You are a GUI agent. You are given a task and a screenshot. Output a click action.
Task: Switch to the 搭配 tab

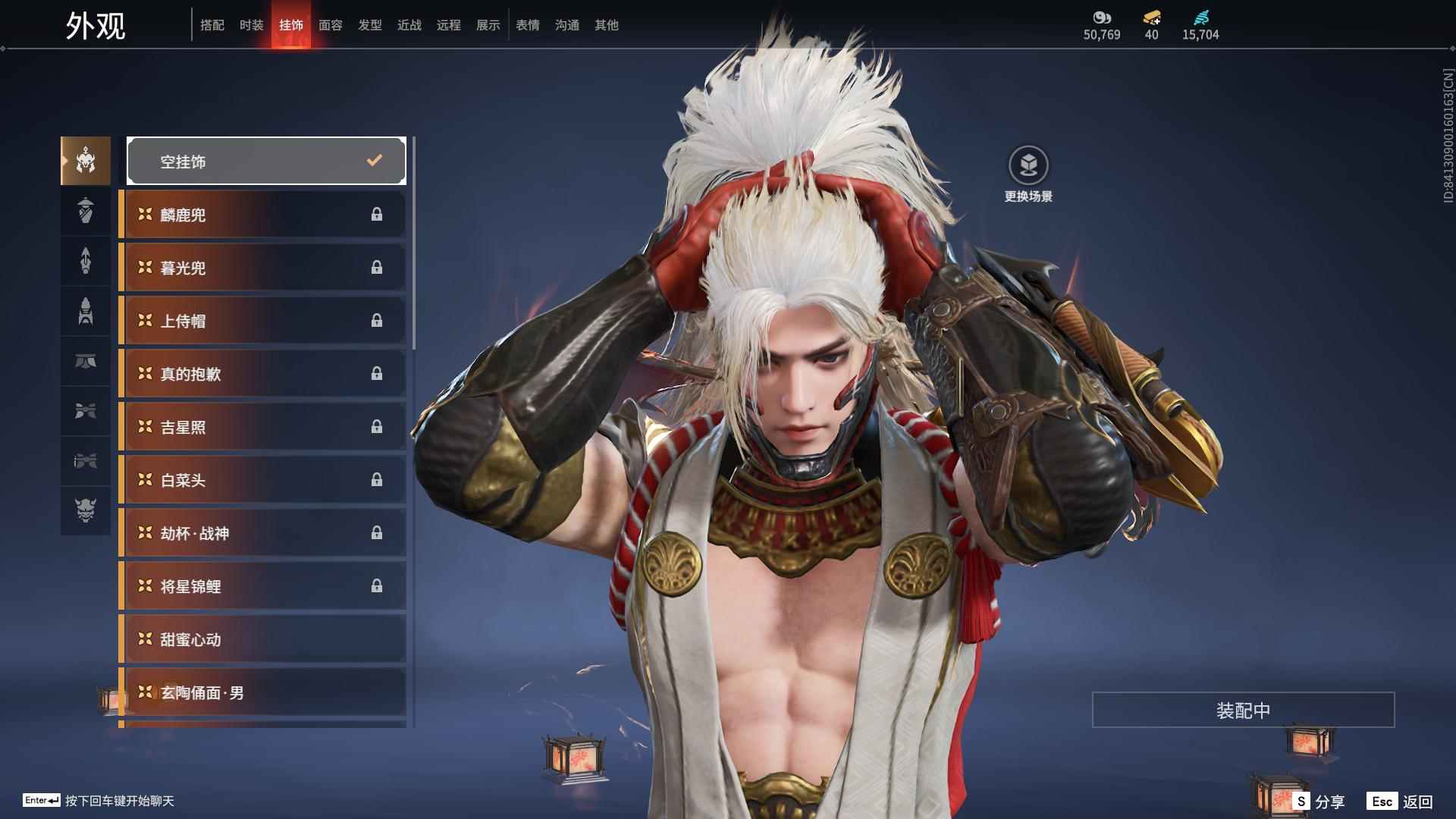(x=212, y=25)
